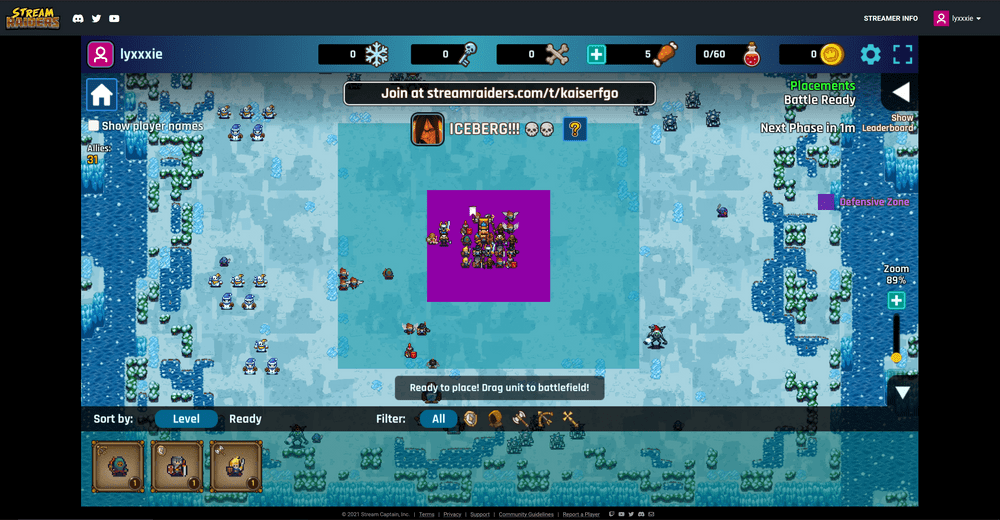The width and height of the screenshot is (1000, 520).
Task: Filter units by the bow icon
Action: pos(545,419)
